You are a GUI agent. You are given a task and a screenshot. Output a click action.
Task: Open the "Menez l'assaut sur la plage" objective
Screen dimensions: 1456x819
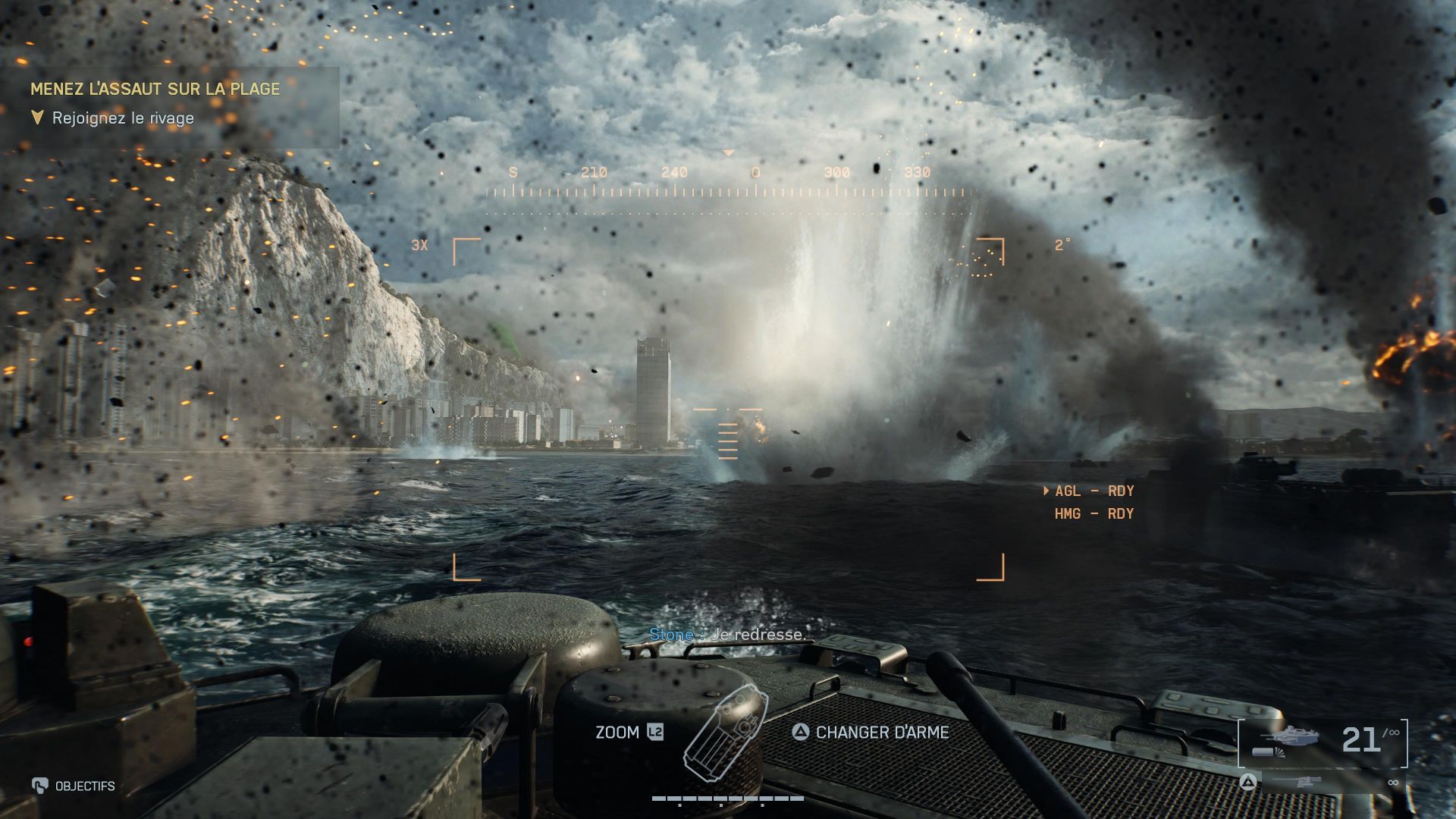point(155,89)
